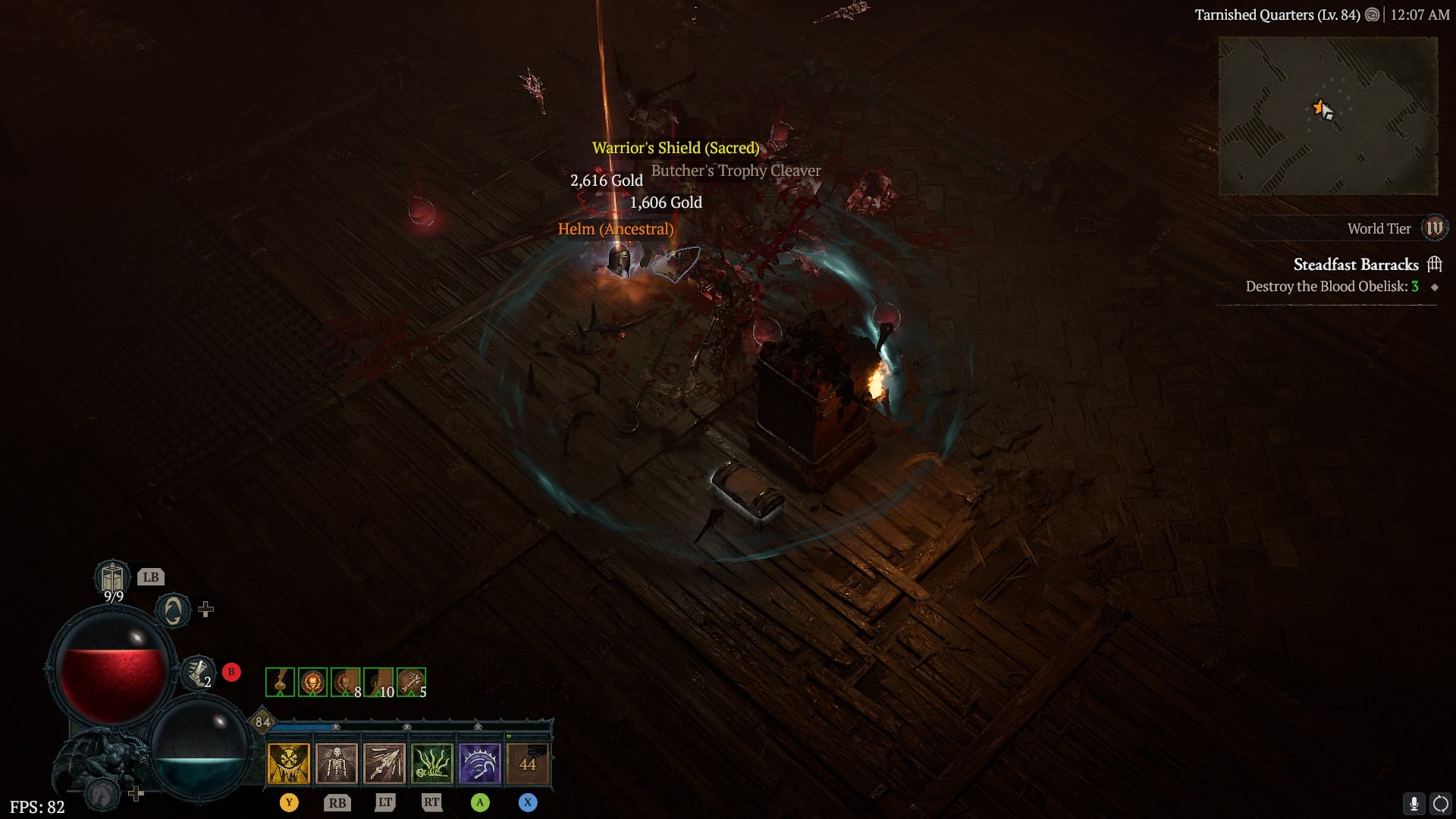Activate the yellow skull curse skill
1456x819 pixels.
288,763
